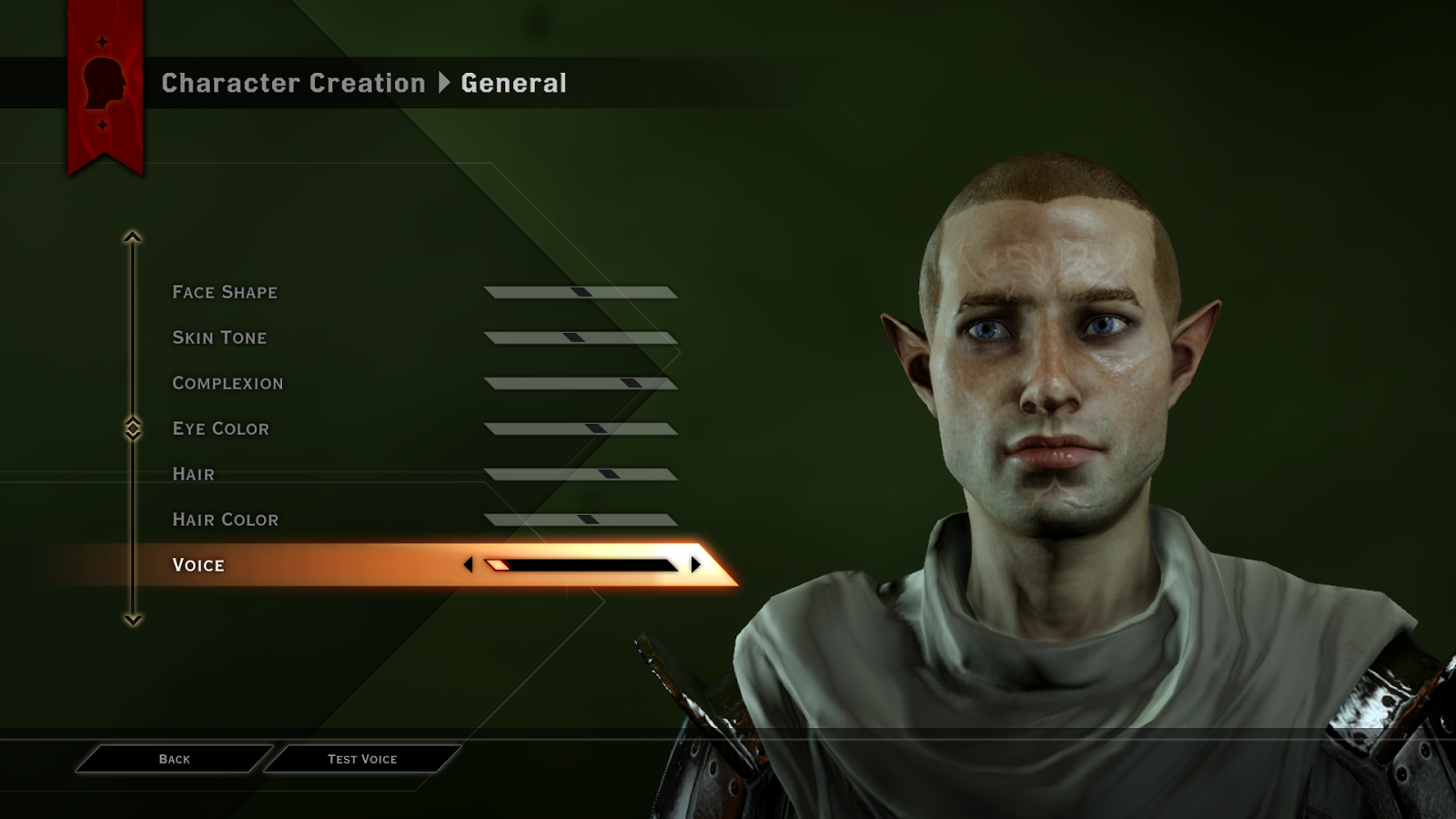The image size is (1456, 819).
Task: Adjust the Complexion slider
Action: tap(580, 383)
